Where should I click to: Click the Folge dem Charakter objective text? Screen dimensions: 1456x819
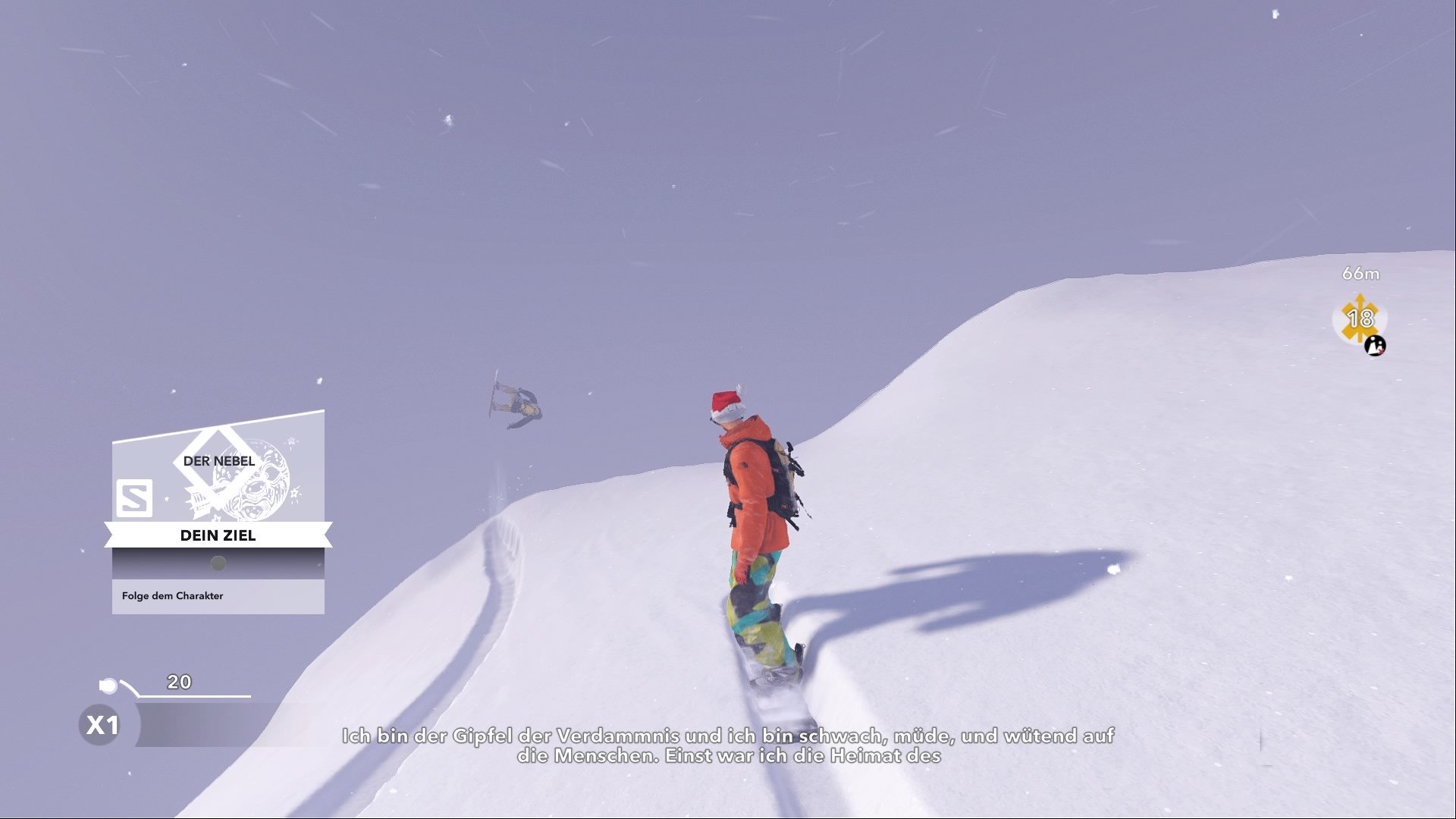[173, 595]
